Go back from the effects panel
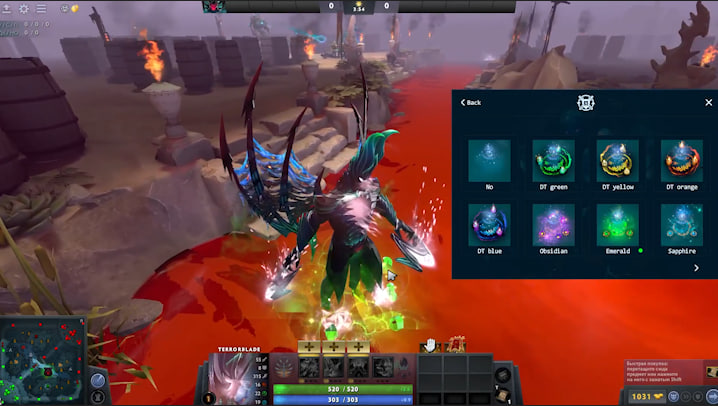The image size is (718, 406). click(x=469, y=102)
